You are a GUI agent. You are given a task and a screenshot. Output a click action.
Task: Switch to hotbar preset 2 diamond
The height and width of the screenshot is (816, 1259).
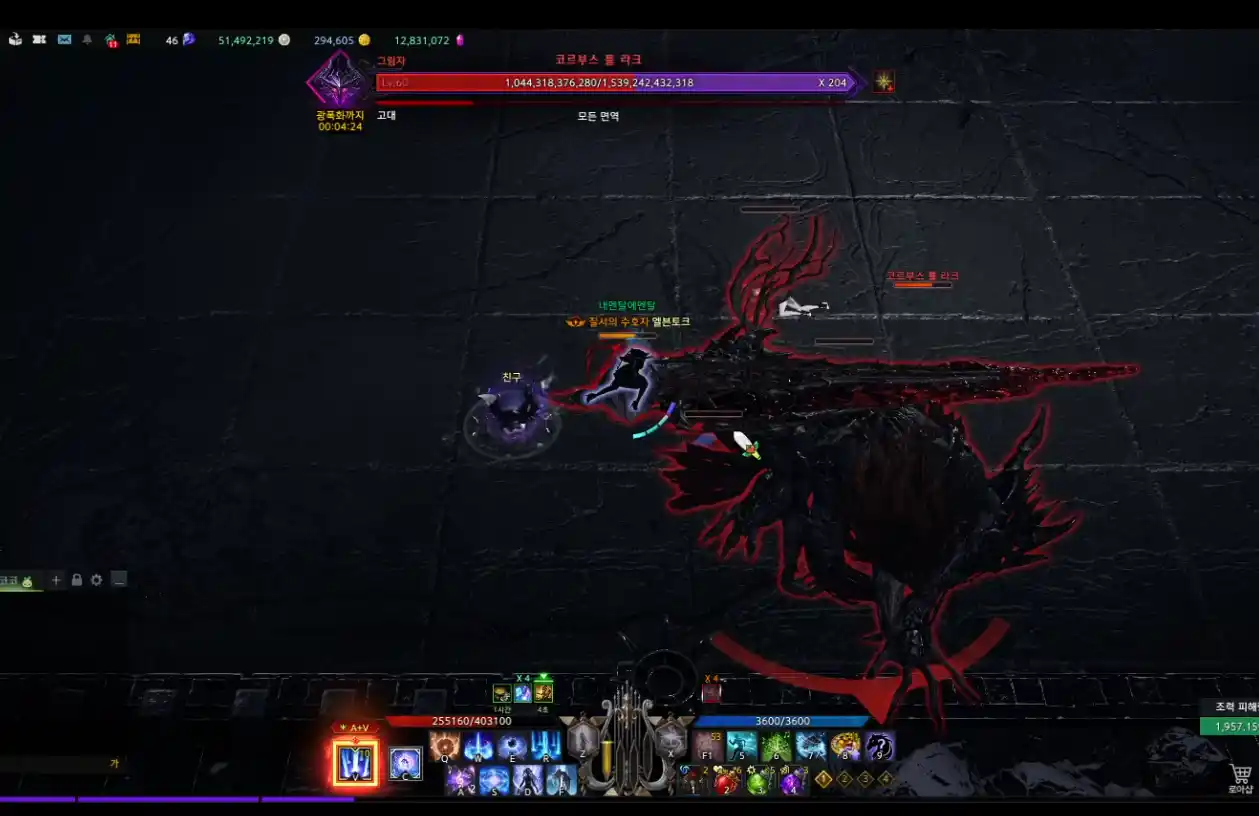[x=845, y=779]
